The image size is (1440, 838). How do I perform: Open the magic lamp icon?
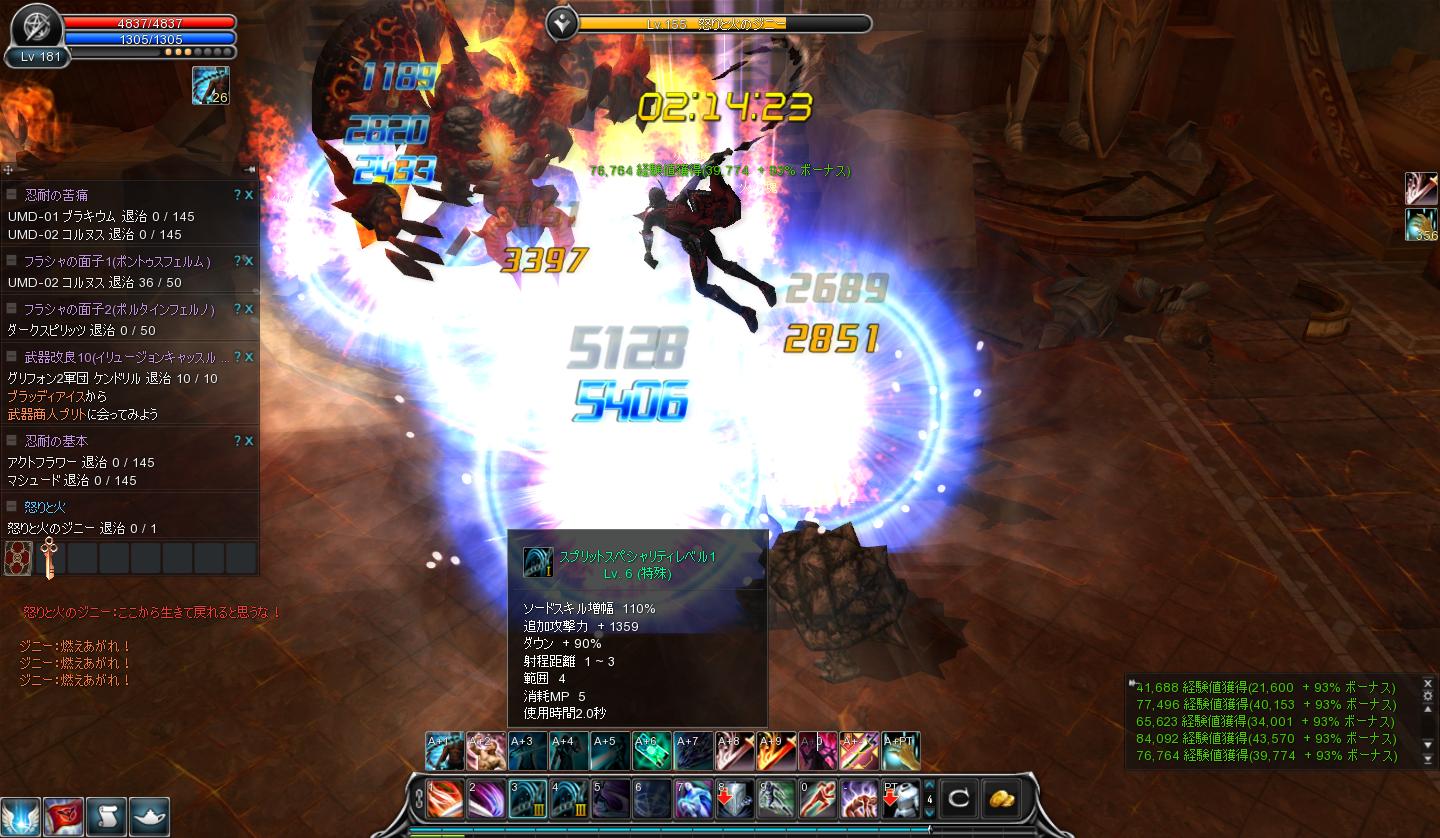tap(149, 817)
